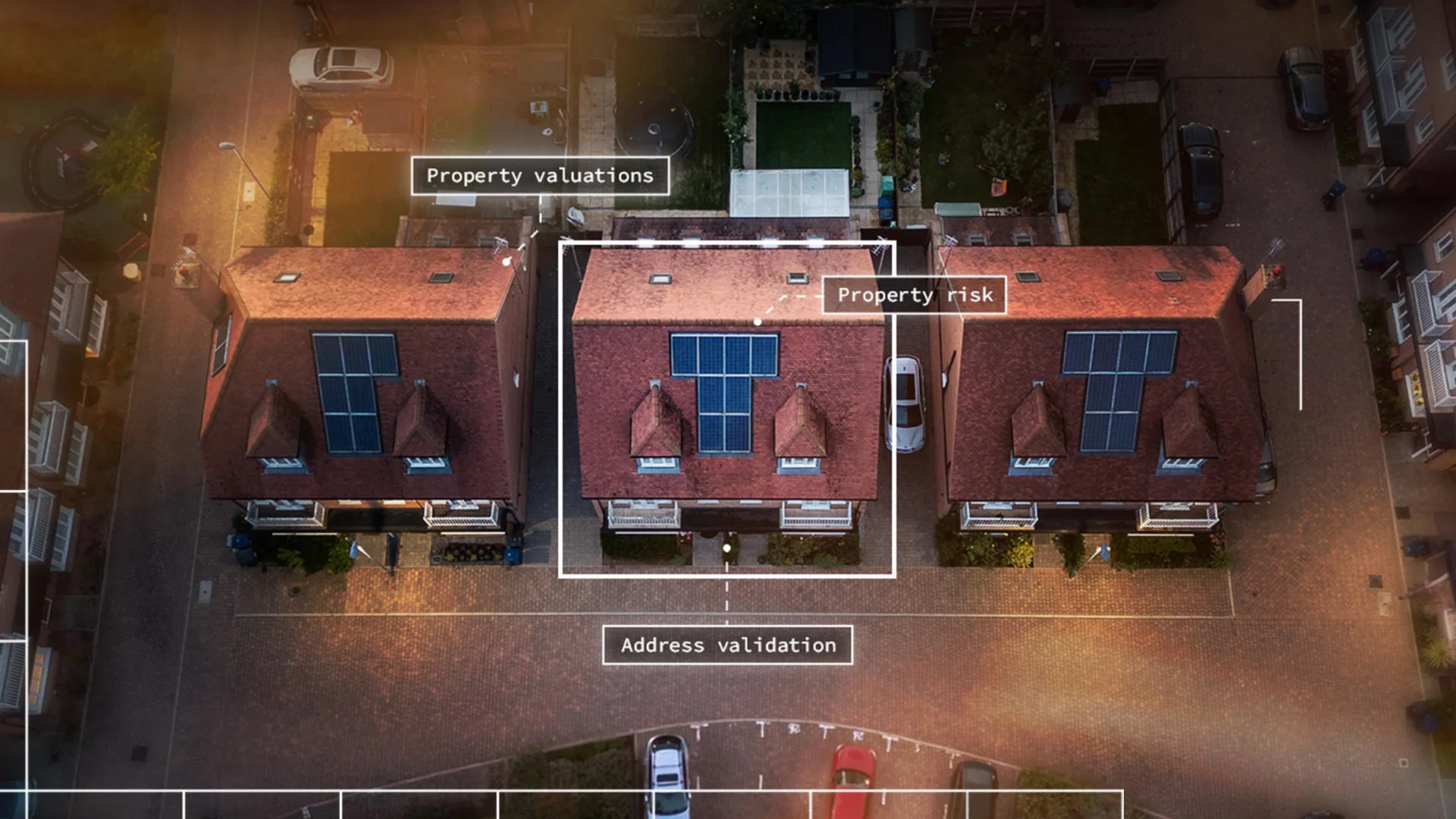1456x819 pixels.
Task: Click the Property risk callout
Action: (915, 295)
